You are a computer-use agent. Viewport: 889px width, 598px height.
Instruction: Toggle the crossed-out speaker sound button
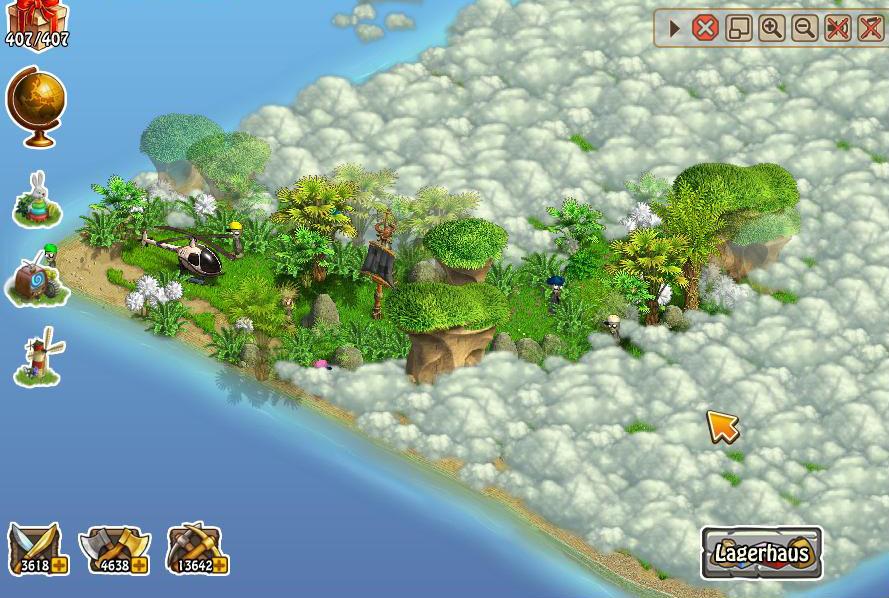(837, 28)
